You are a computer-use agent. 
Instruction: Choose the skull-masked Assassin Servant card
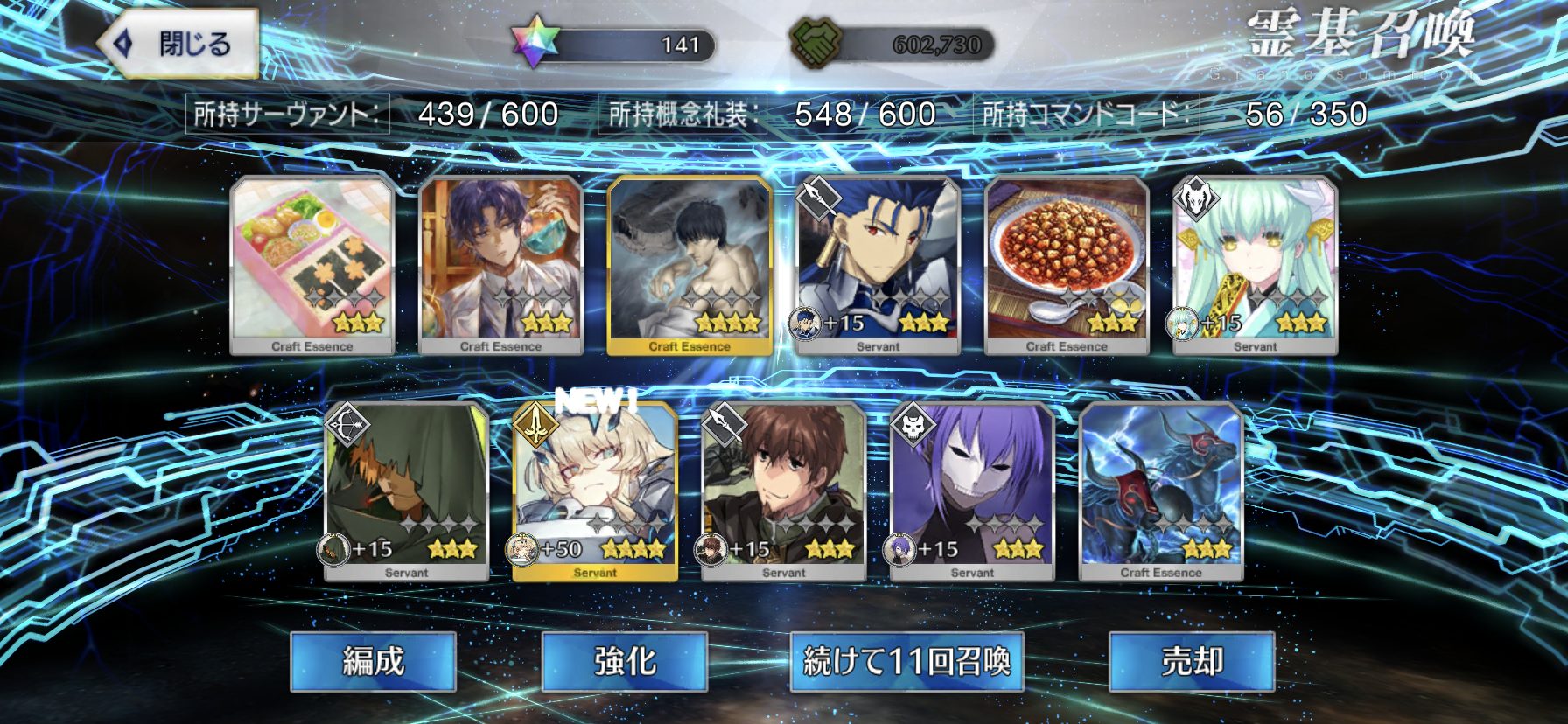[972, 491]
